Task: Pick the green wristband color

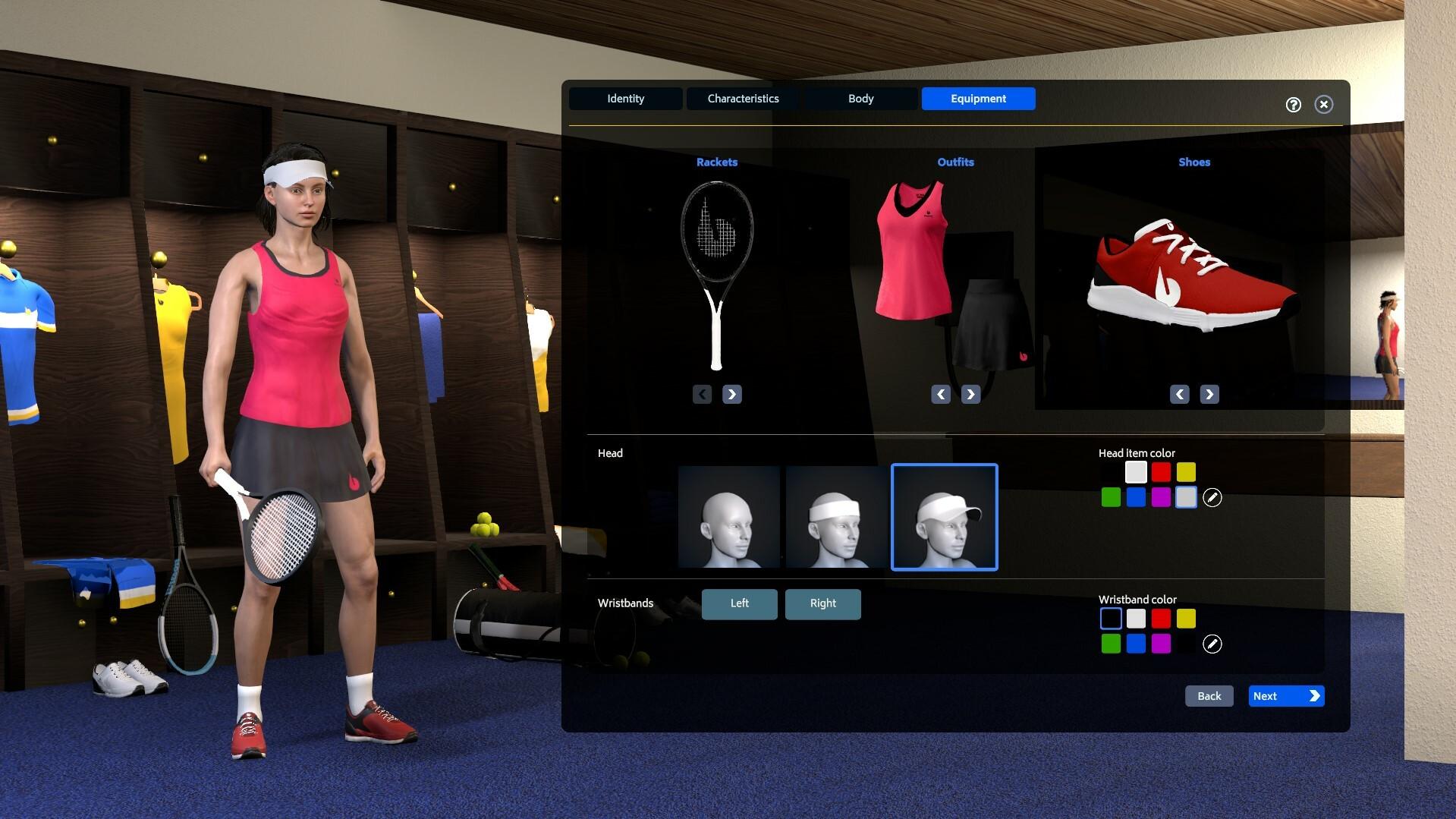Action: [x=1110, y=644]
